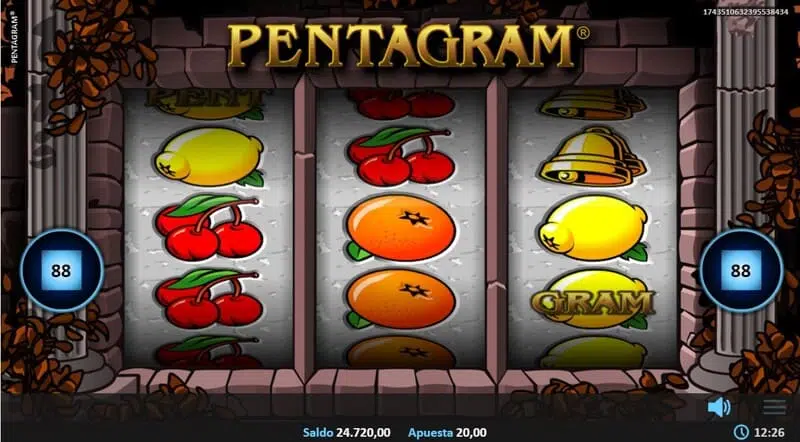800x442 pixels.
Task: Click the 88 button beside the cherry reel
Action: [x=62, y=270]
